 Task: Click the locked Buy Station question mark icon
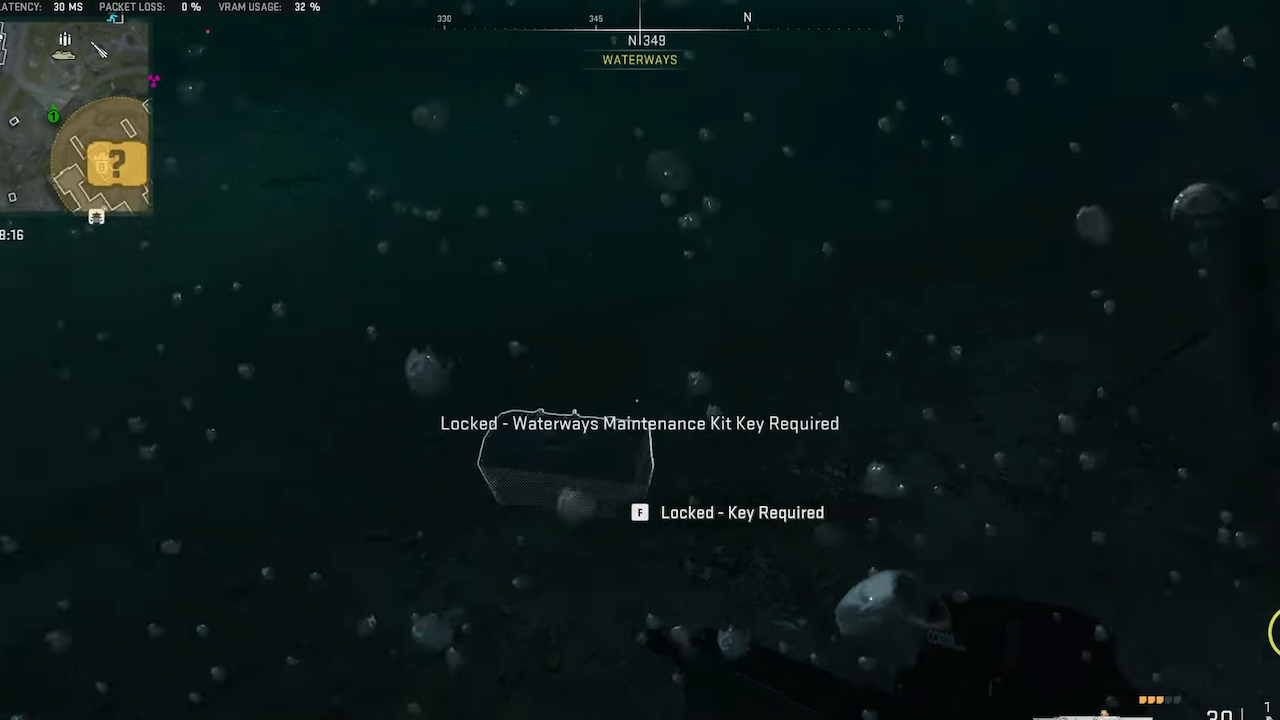coord(117,162)
